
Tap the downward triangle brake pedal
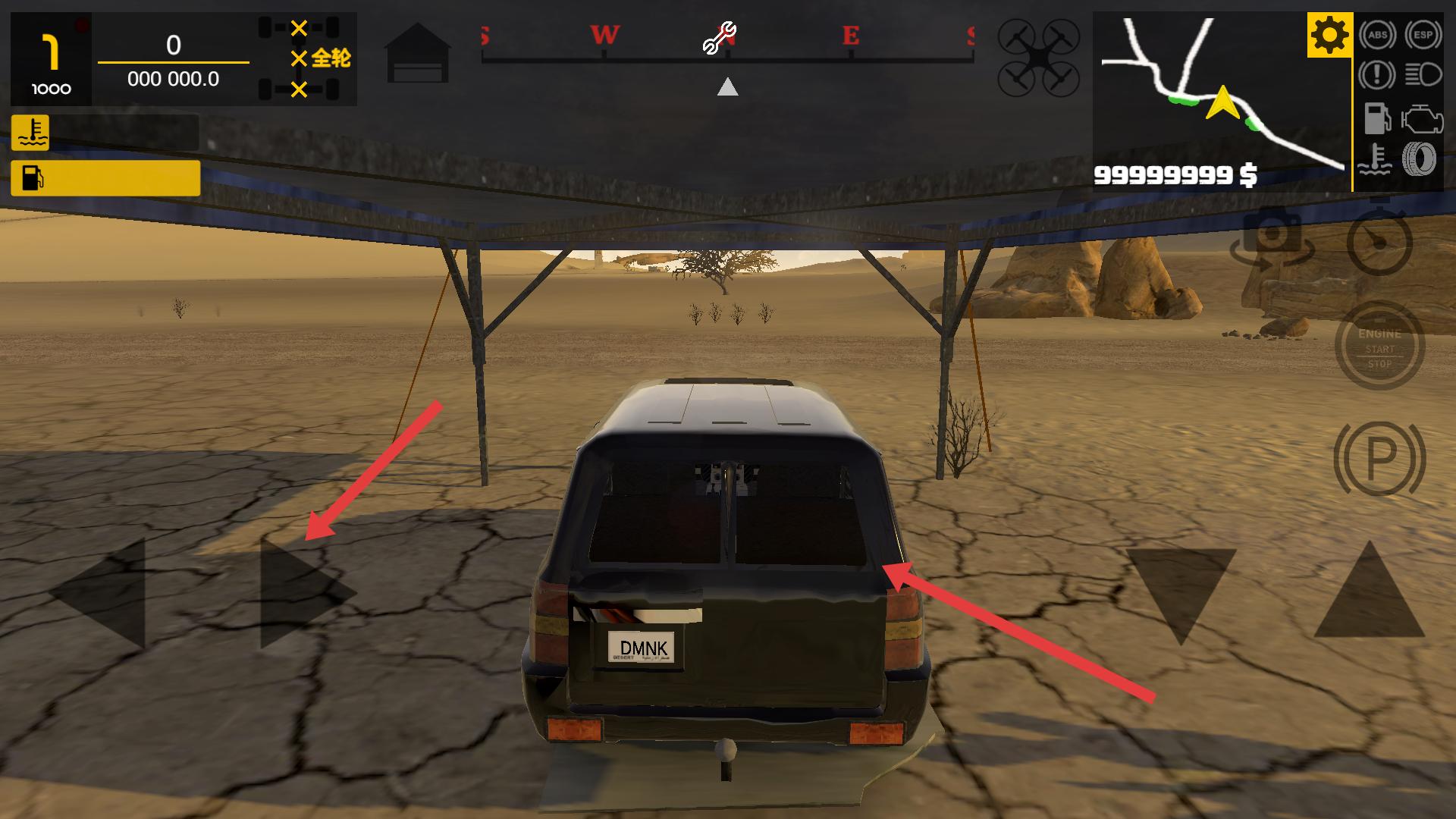point(1180,591)
